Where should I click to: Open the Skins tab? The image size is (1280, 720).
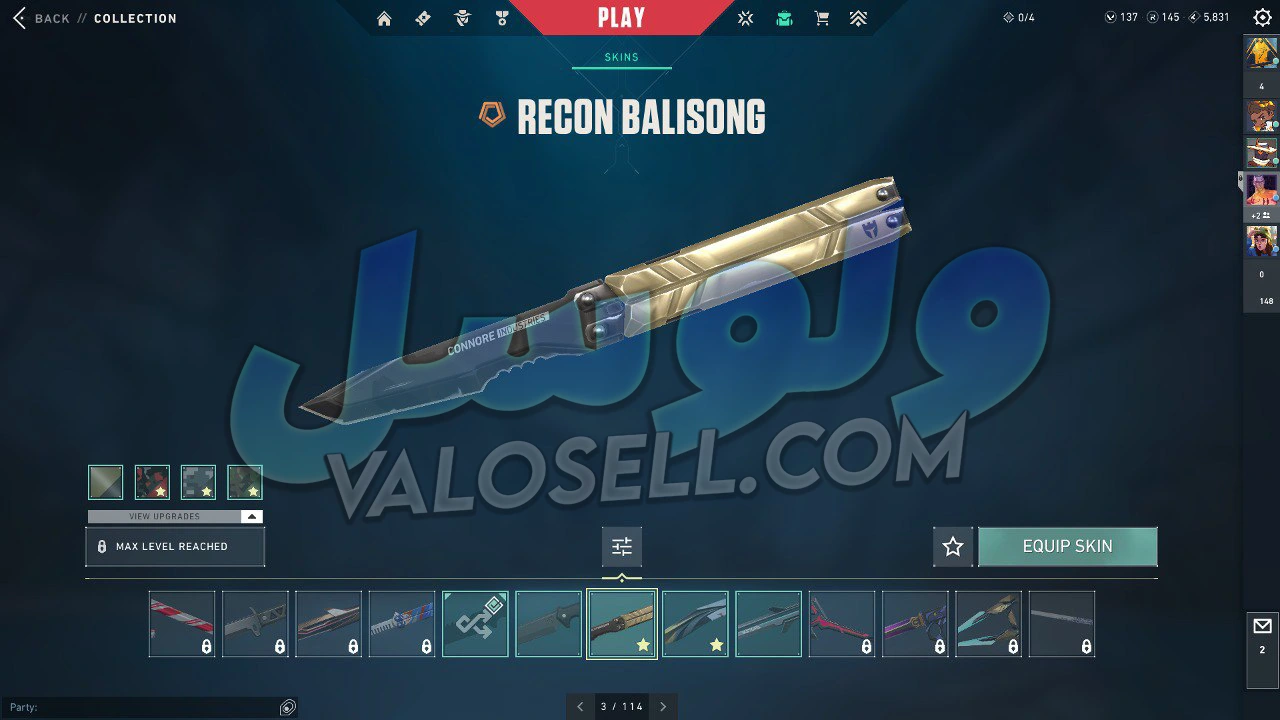tap(621, 58)
